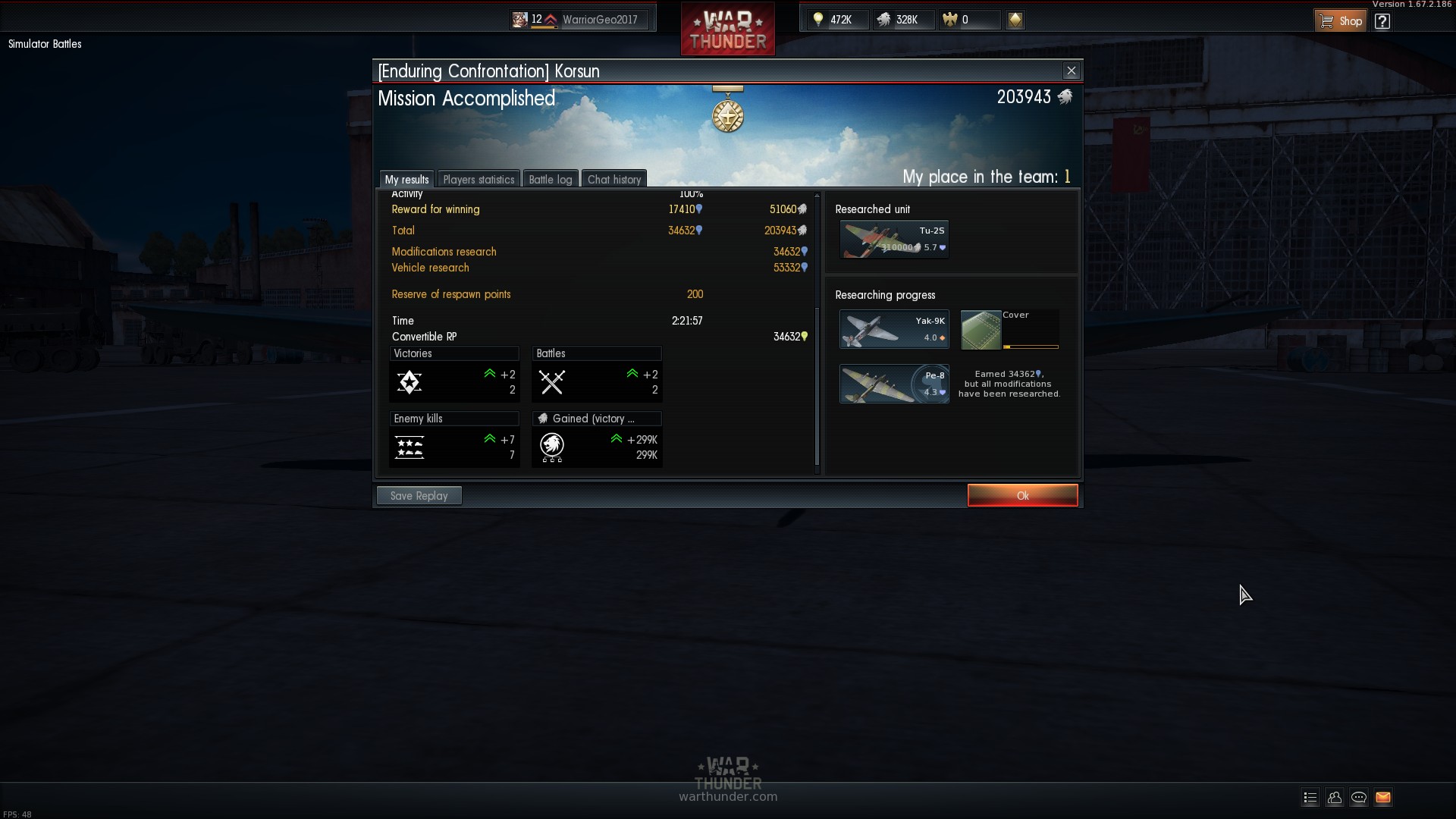Image resolution: width=1456 pixels, height=819 pixels.
Task: Click the premium account icon
Action: 1015,20
